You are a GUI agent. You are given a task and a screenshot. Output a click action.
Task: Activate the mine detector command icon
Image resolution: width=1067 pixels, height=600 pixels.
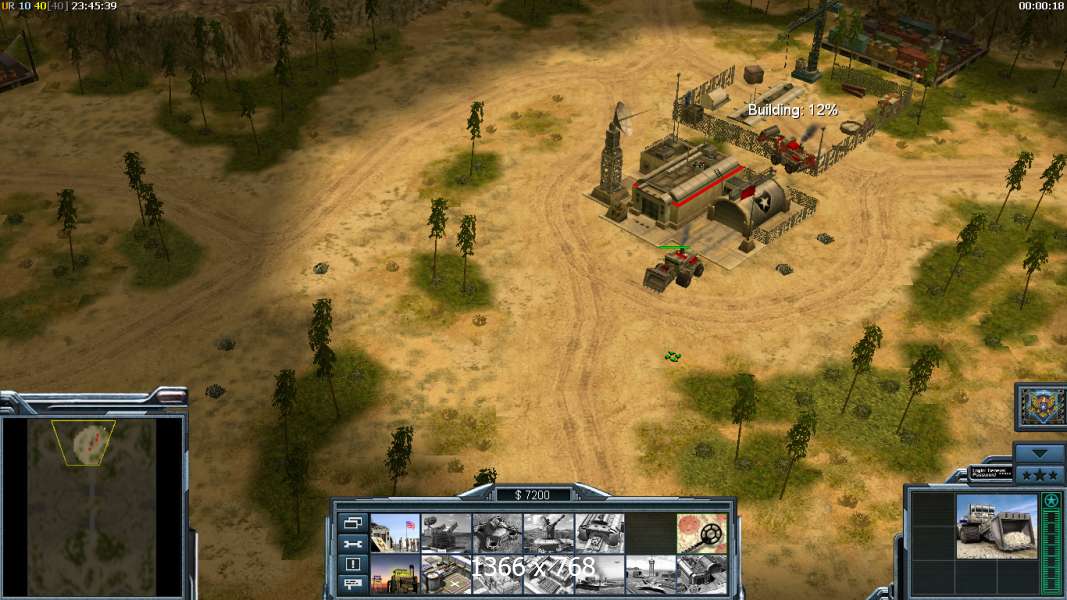click(701, 533)
